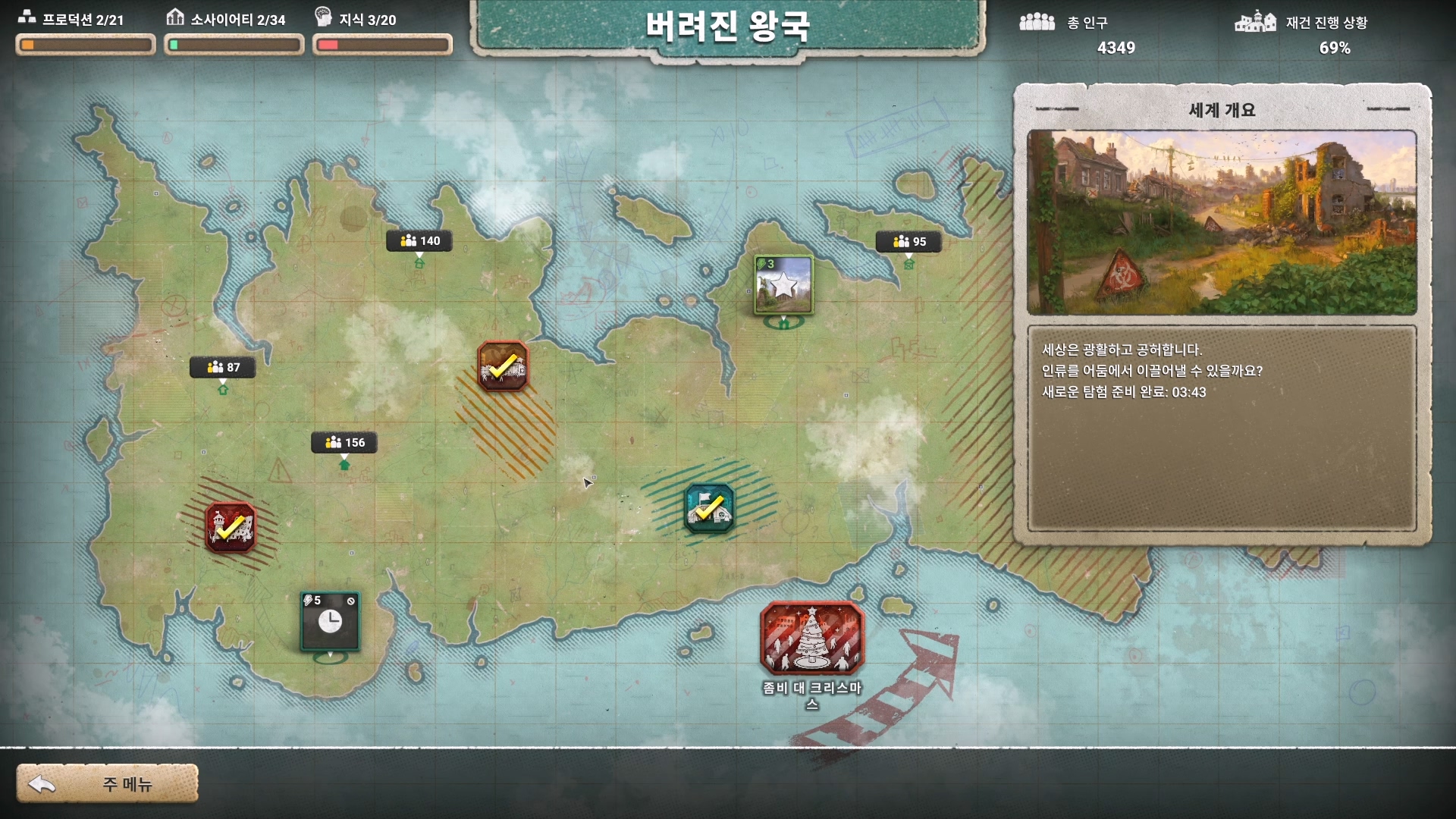The image size is (1456, 819).
Task: Choose the settlement with 156 population
Action: (344, 443)
